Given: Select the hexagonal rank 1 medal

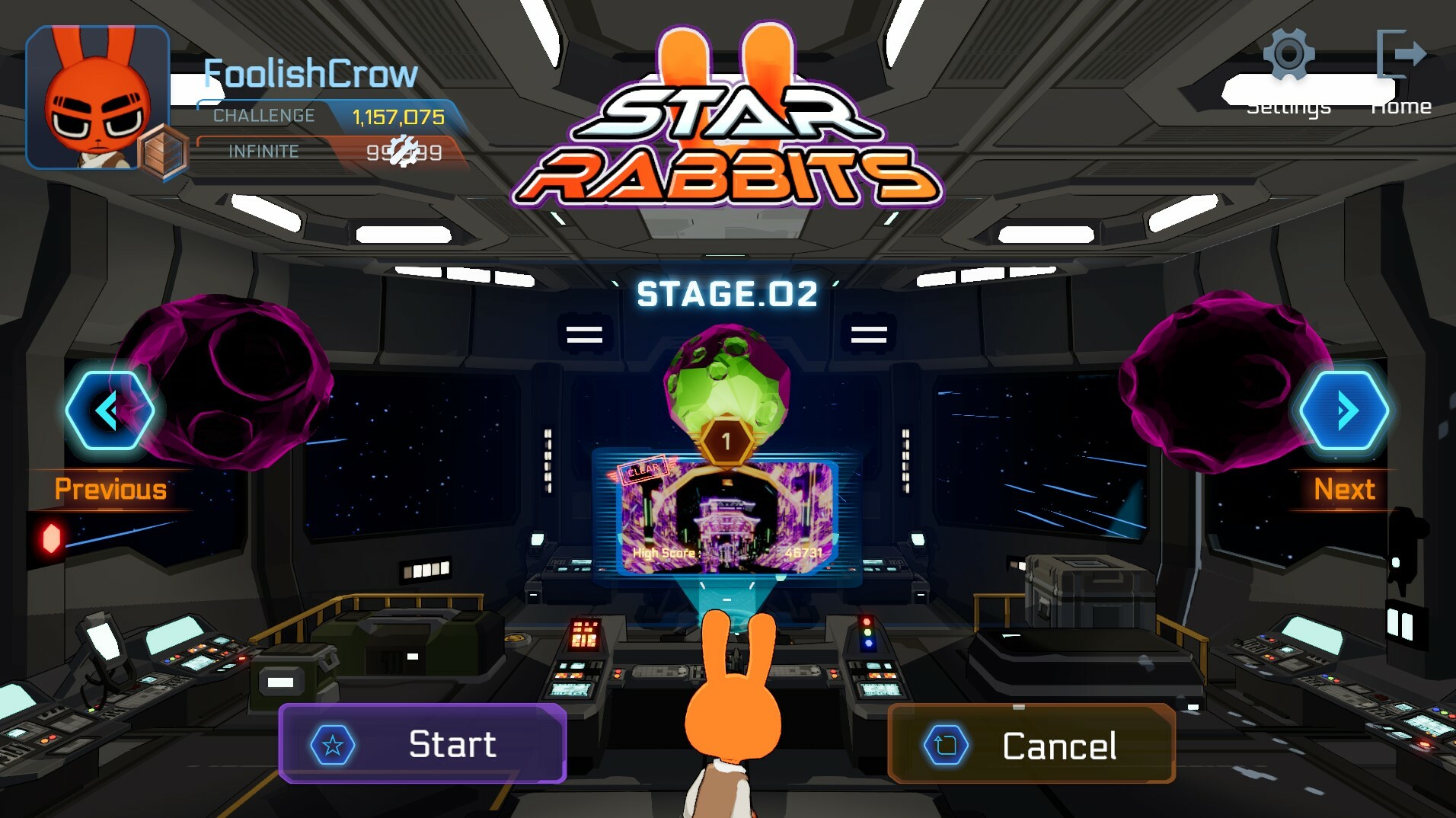Looking at the screenshot, I should pyautogui.click(x=725, y=440).
